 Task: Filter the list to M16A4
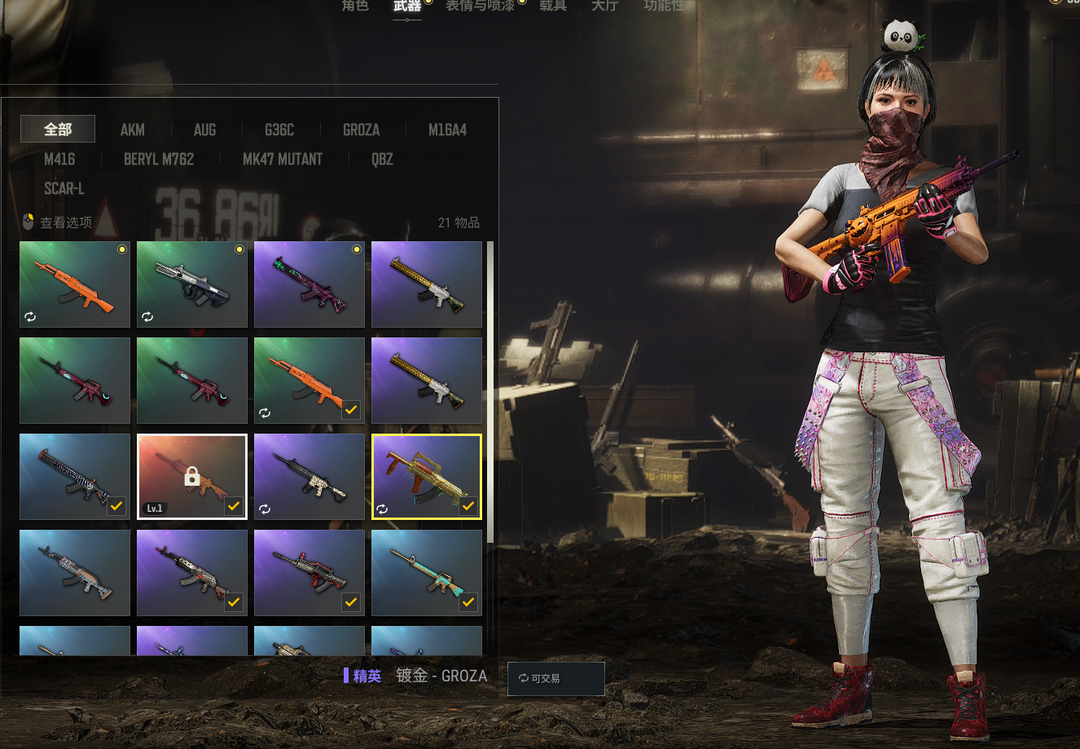coord(447,130)
